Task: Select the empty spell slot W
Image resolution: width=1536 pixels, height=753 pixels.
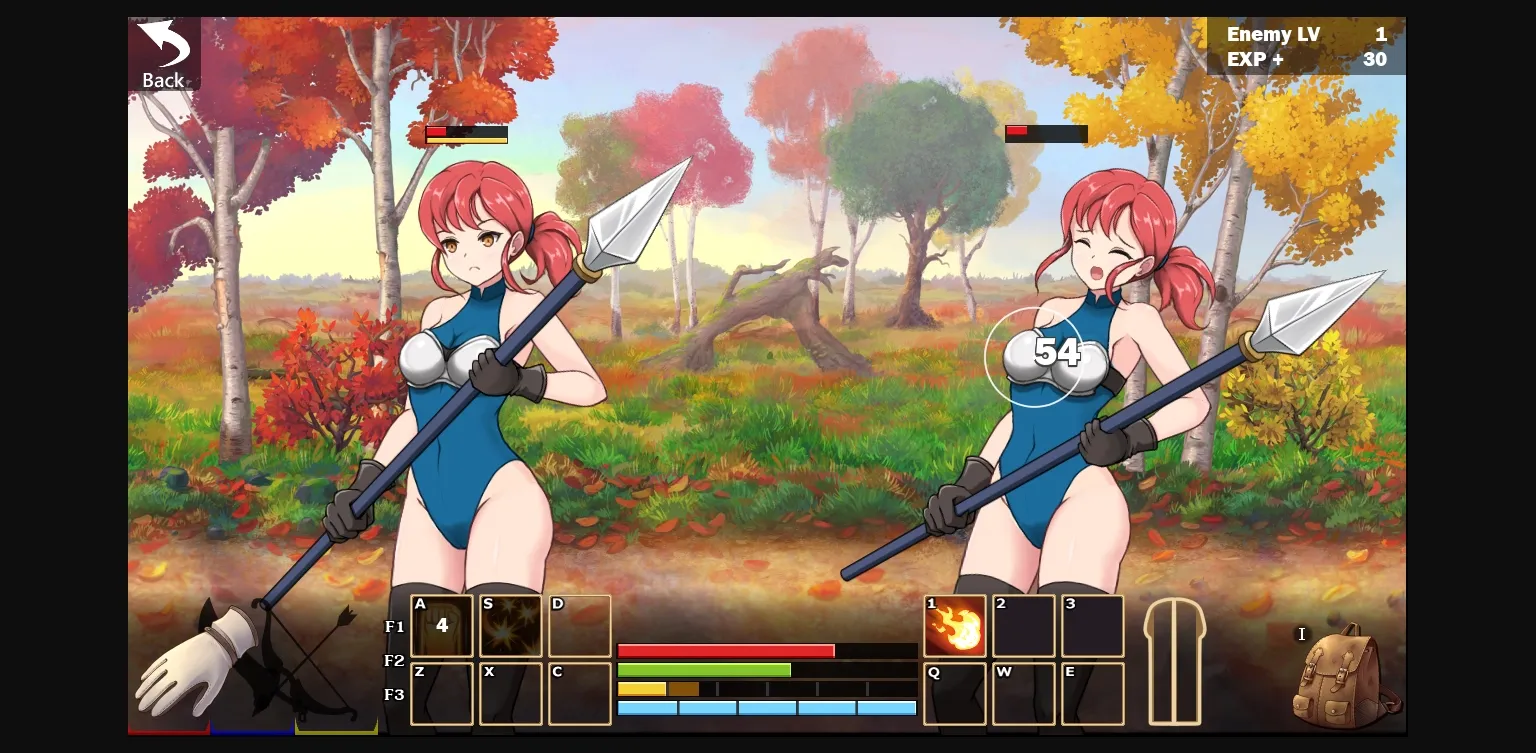Action: pyautogui.click(x=1024, y=693)
